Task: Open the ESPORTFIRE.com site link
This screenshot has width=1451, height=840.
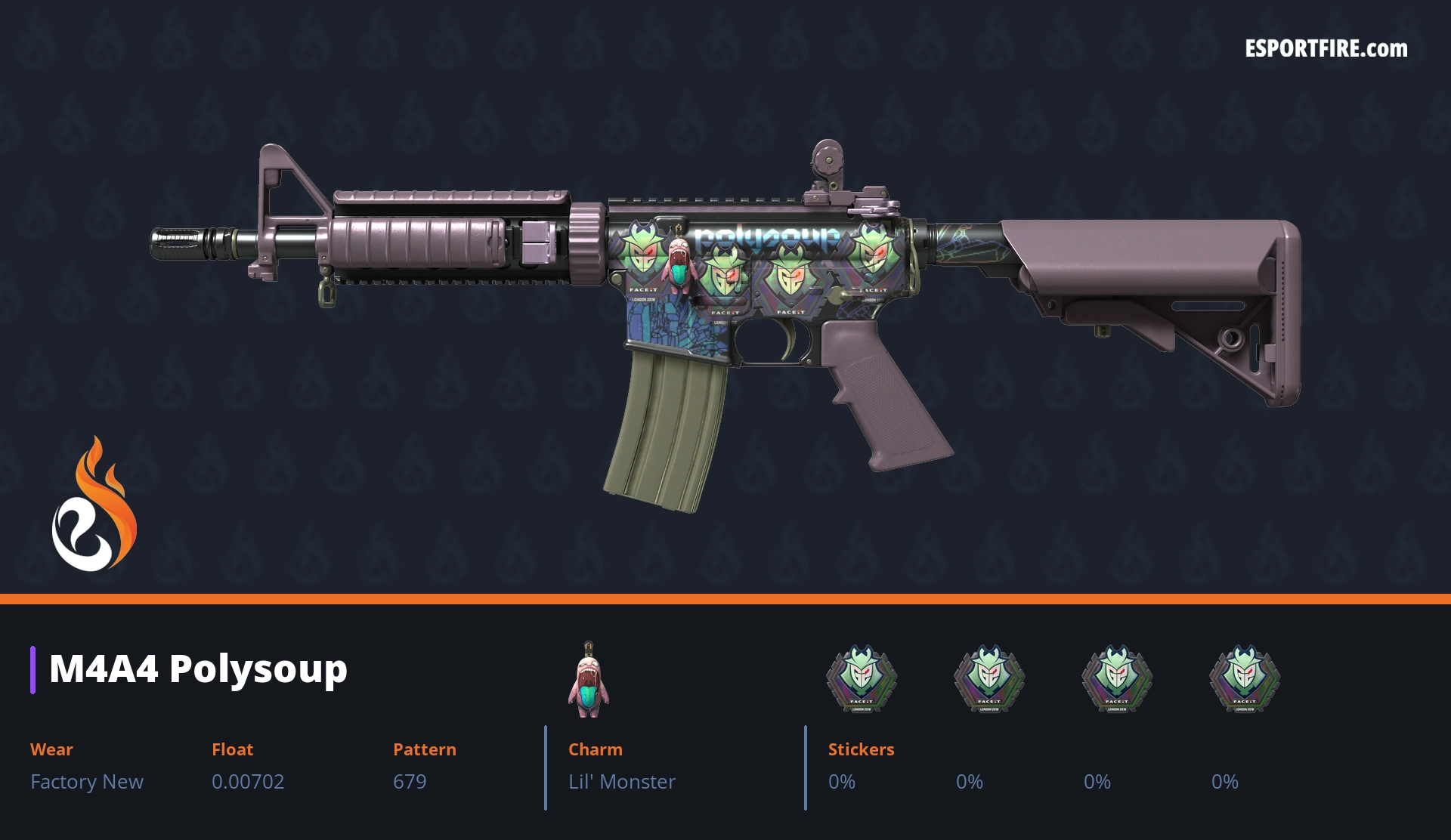Action: point(1326,49)
